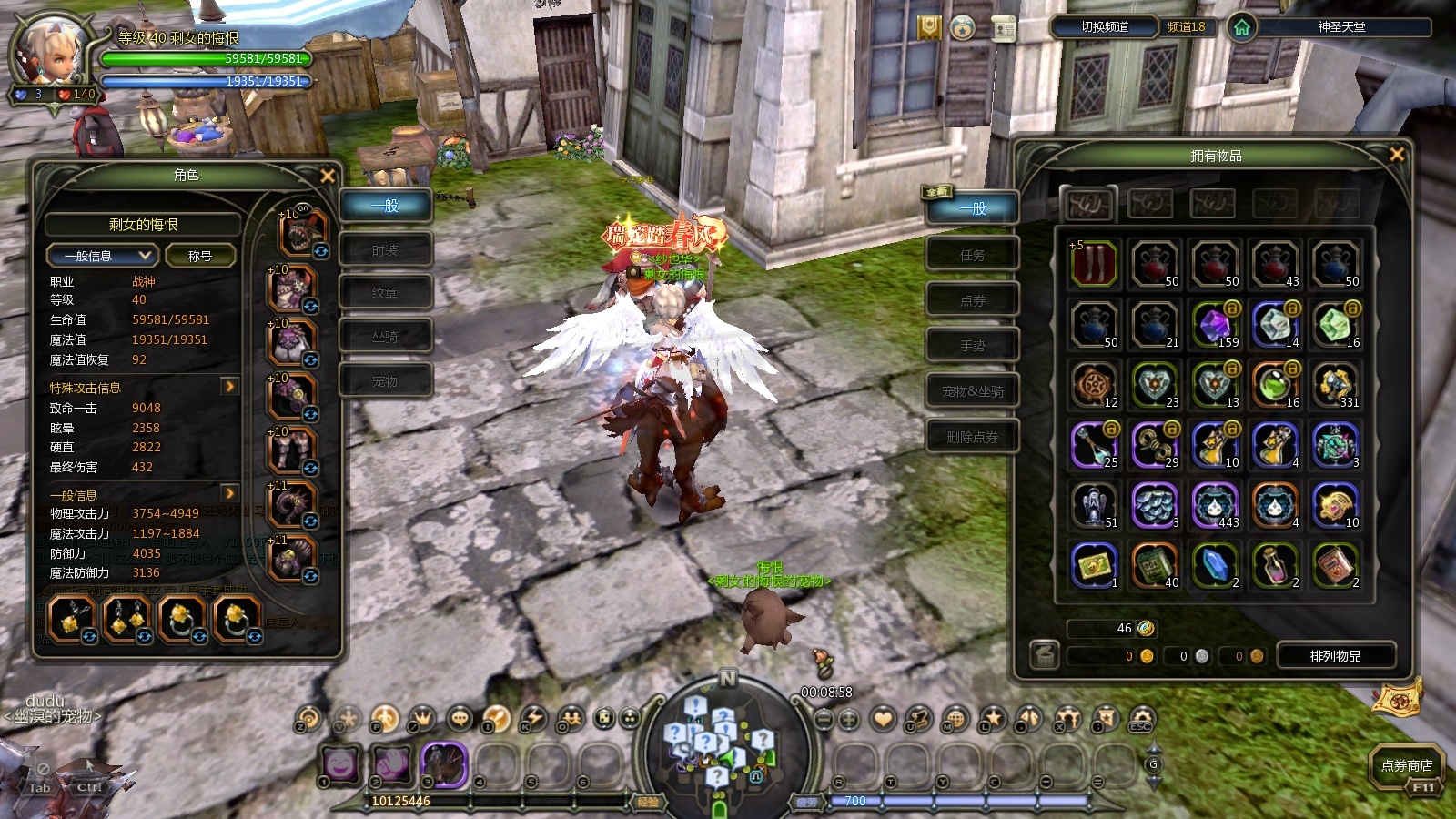1456x819 pixels.
Task: Click the 称号 title button
Action: pyautogui.click(x=200, y=256)
